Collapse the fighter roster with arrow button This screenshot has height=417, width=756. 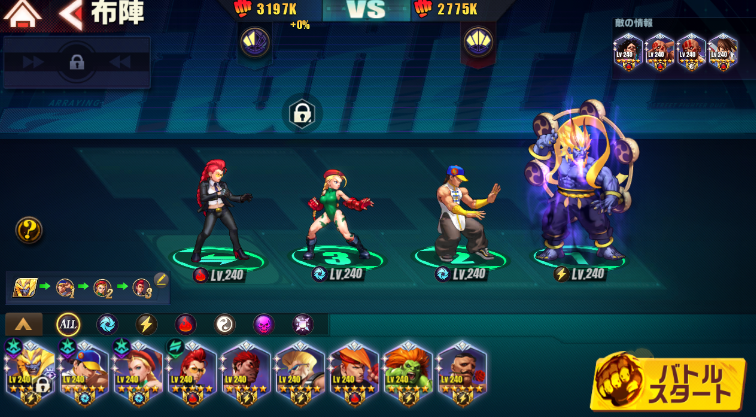(24, 324)
